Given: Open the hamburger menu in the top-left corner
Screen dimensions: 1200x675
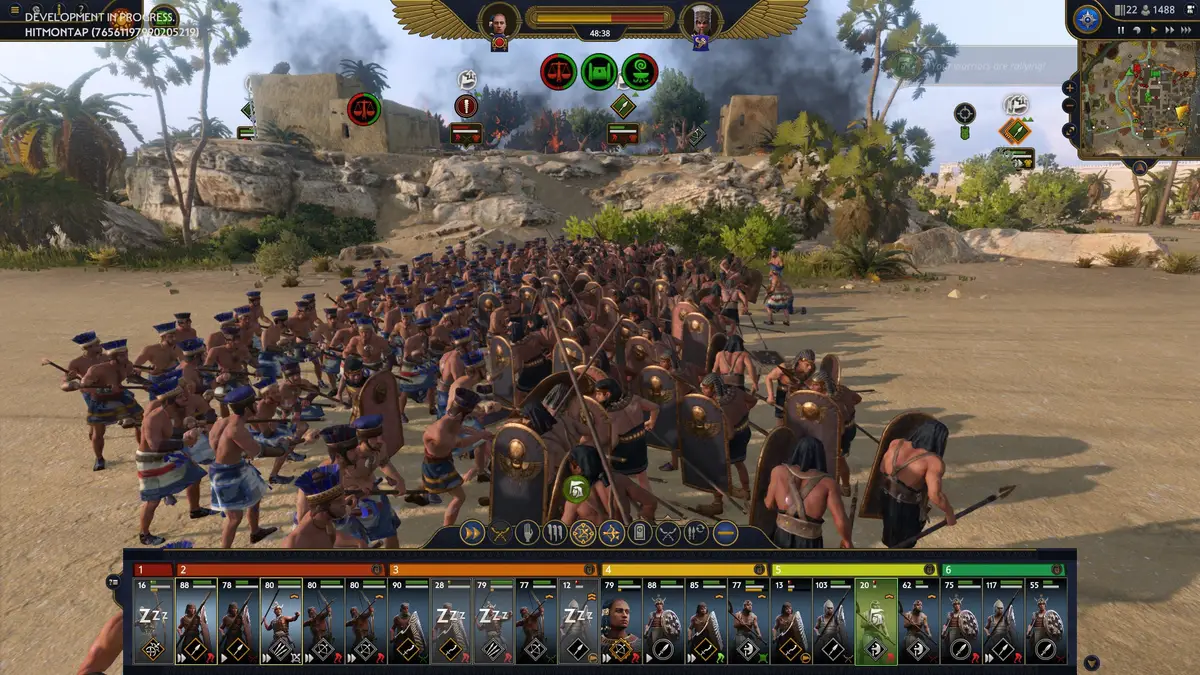Looking at the screenshot, I should (14, 10).
